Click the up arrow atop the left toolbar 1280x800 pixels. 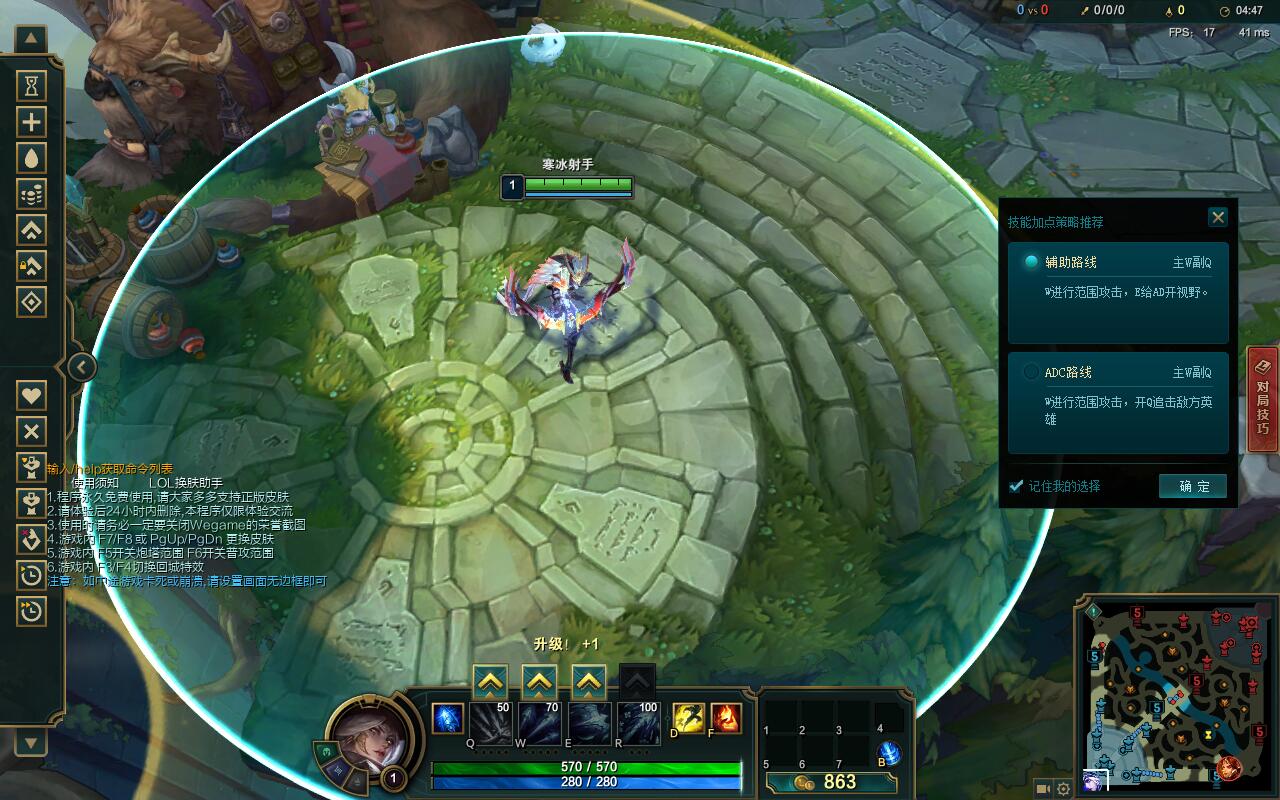[x=33, y=38]
